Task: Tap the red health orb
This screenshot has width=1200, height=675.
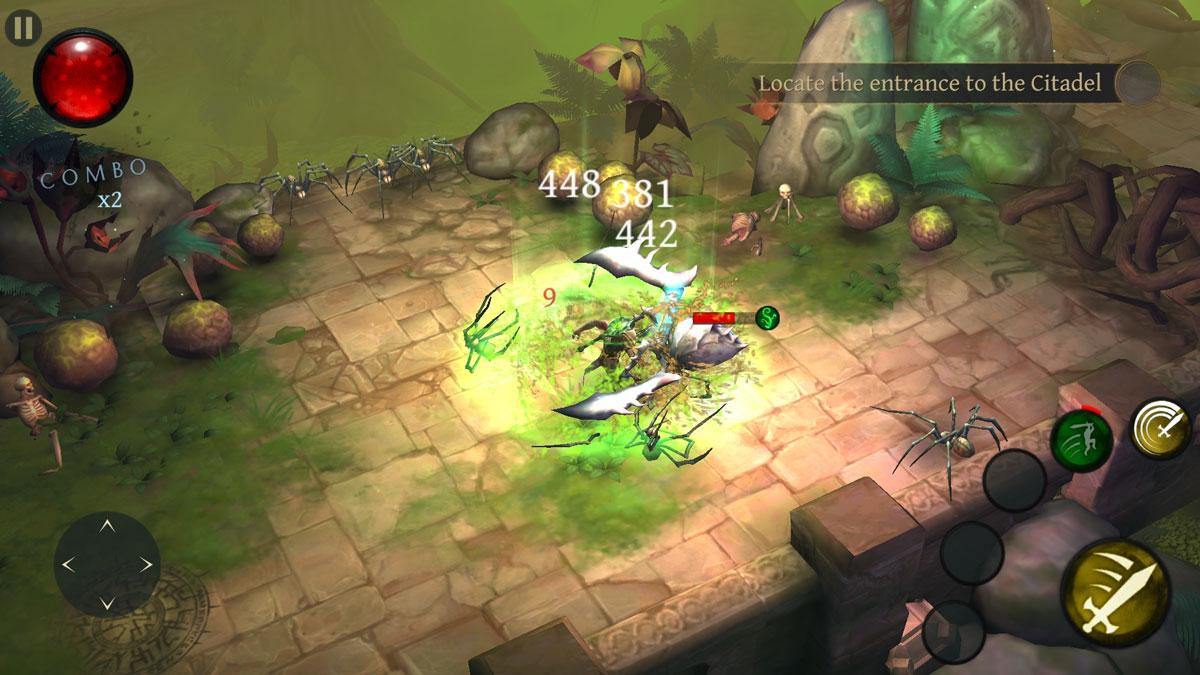Action: click(x=83, y=78)
